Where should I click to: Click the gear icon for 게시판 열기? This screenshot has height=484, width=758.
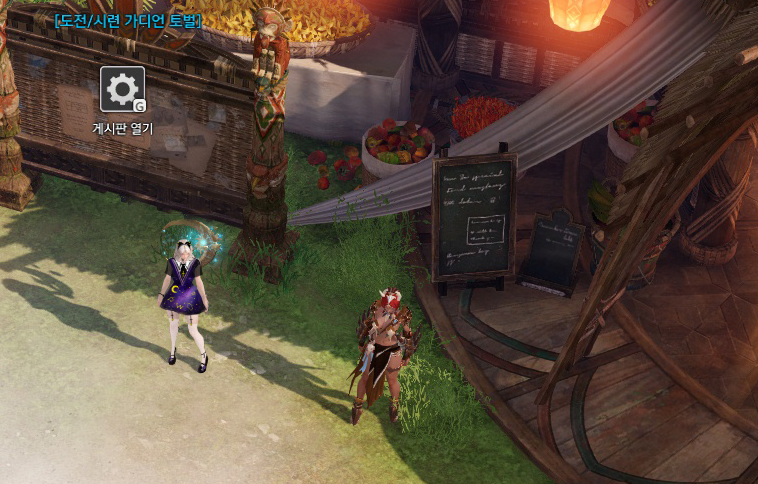pyautogui.click(x=122, y=90)
